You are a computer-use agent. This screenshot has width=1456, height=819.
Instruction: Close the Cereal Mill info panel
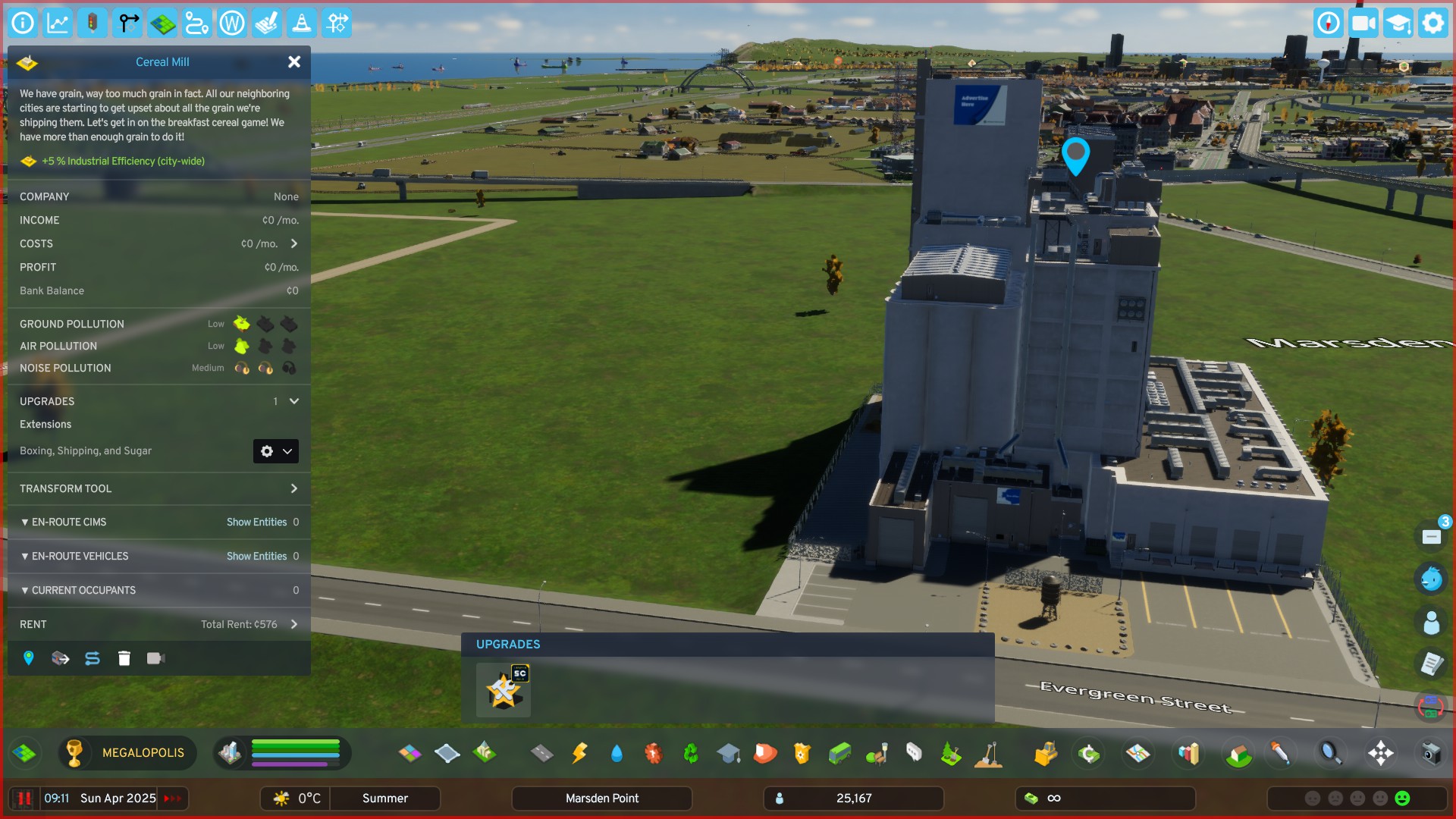pyautogui.click(x=294, y=62)
